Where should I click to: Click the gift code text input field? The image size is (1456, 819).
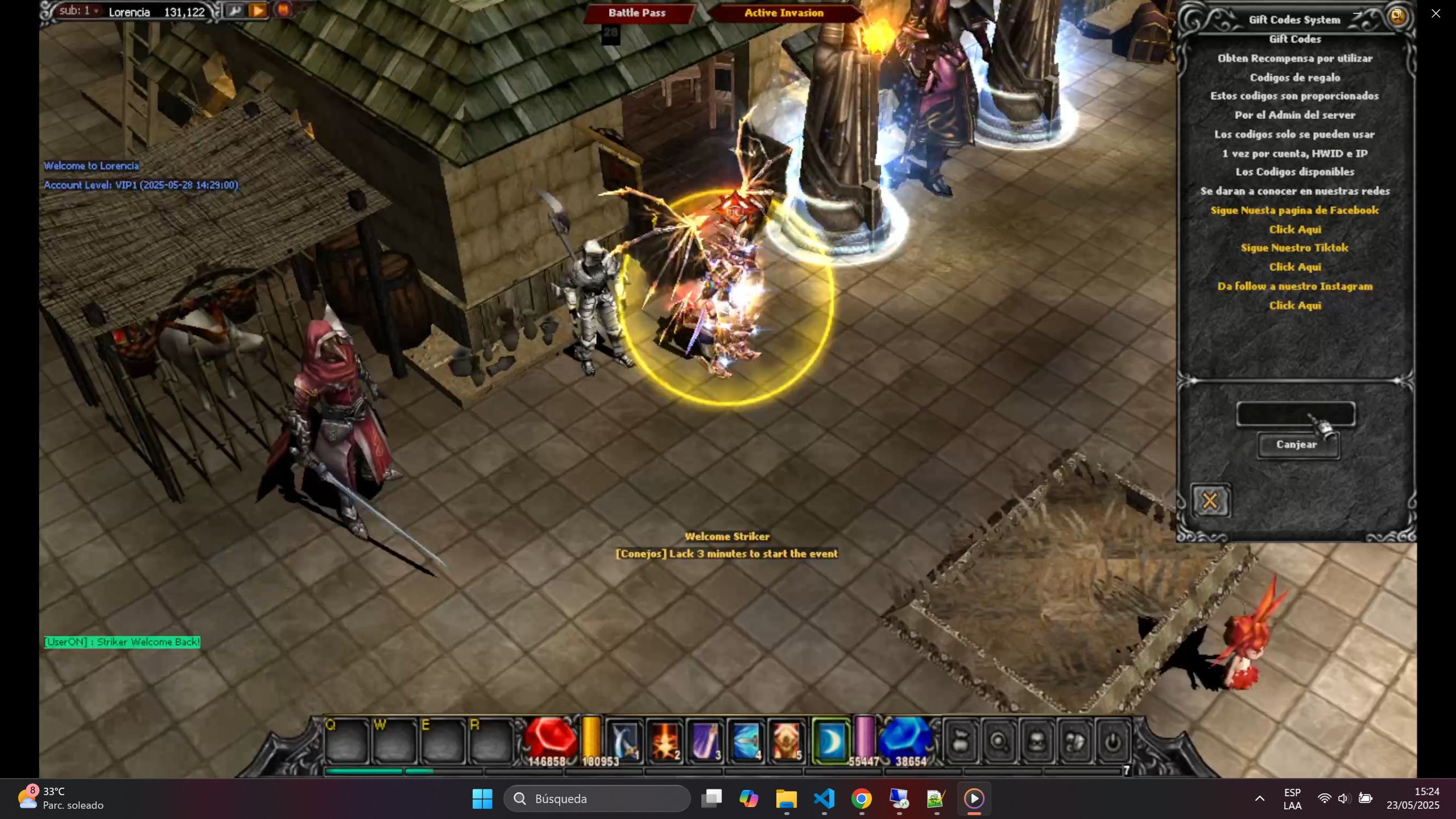click(1295, 413)
